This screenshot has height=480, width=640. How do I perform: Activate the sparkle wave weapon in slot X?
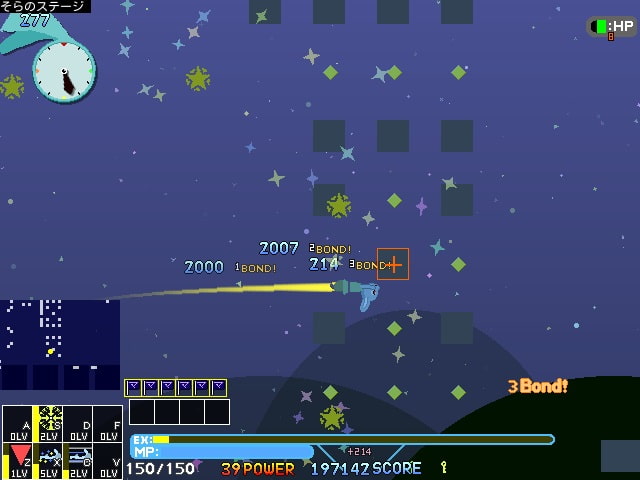click(x=50, y=458)
